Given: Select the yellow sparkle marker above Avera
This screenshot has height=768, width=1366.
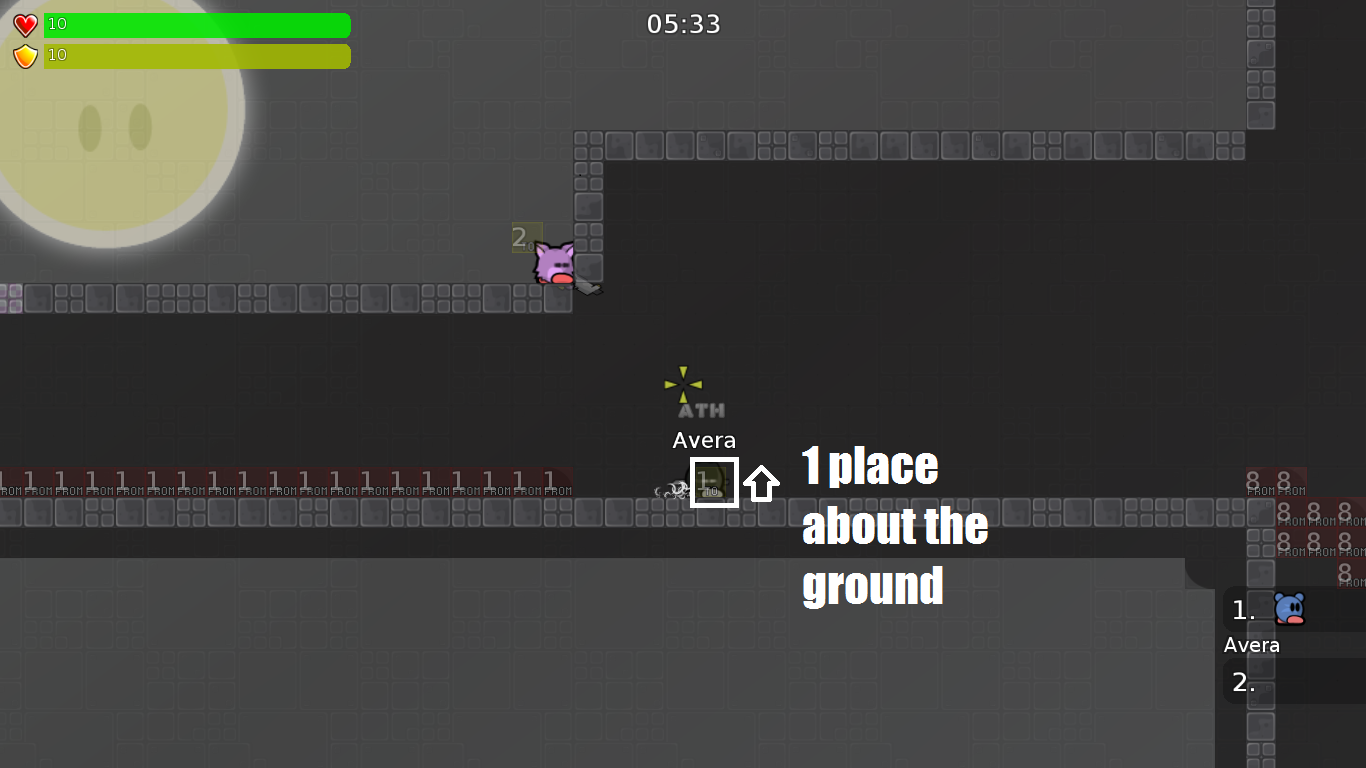Looking at the screenshot, I should pyautogui.click(x=681, y=382).
